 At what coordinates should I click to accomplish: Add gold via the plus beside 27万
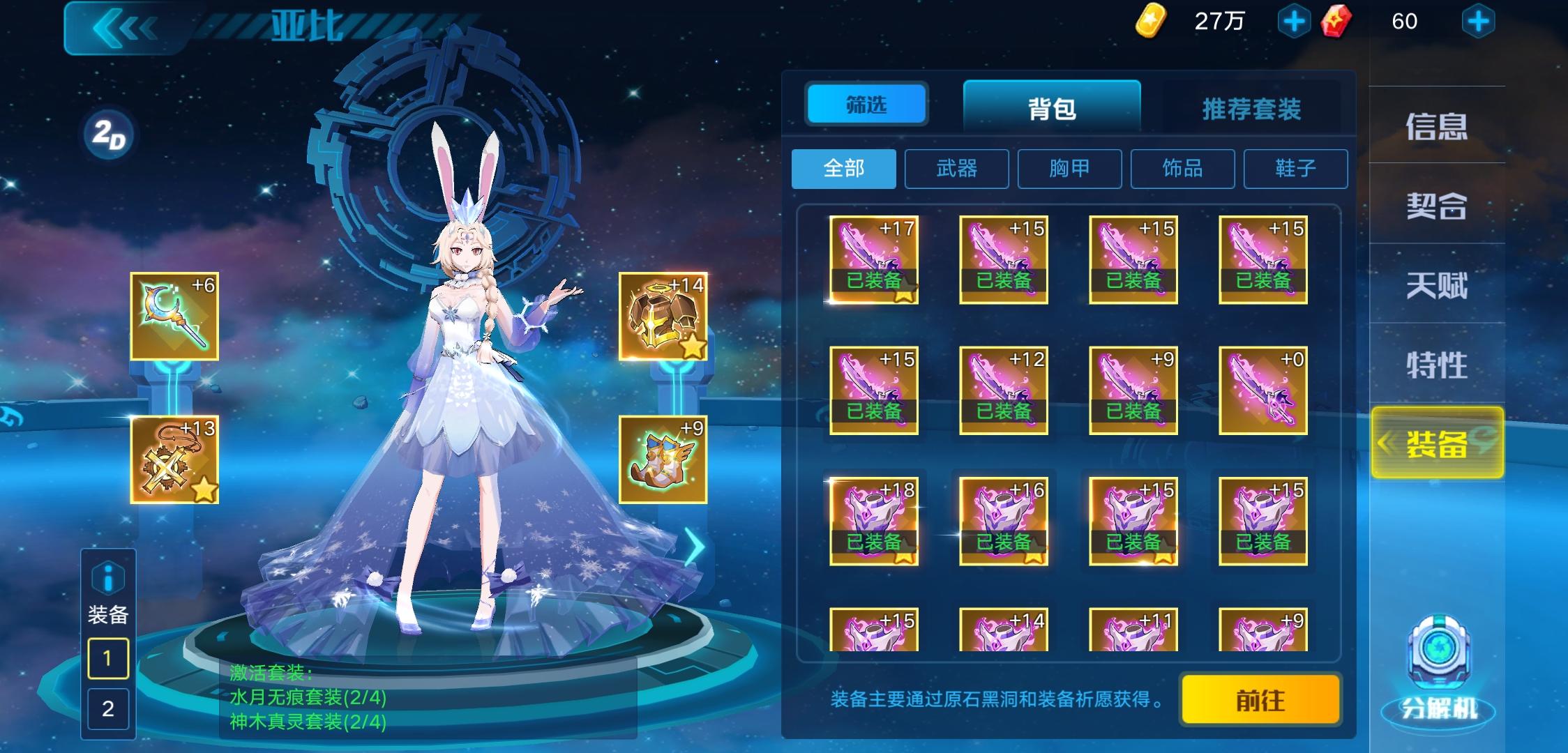1296,21
